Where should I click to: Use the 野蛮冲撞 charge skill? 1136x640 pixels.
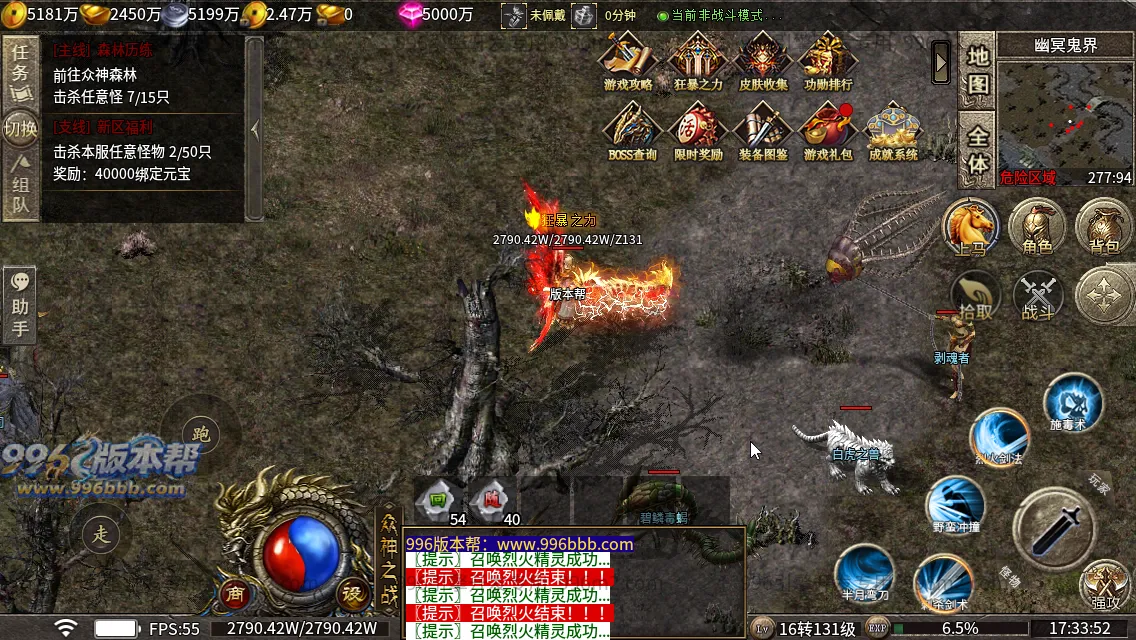coord(955,505)
